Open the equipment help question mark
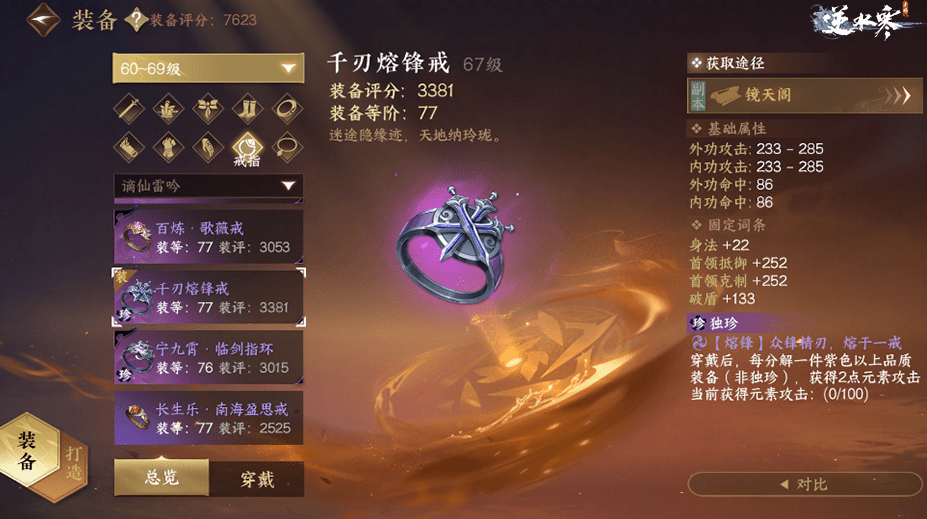927x519 pixels. pyautogui.click(x=133, y=21)
